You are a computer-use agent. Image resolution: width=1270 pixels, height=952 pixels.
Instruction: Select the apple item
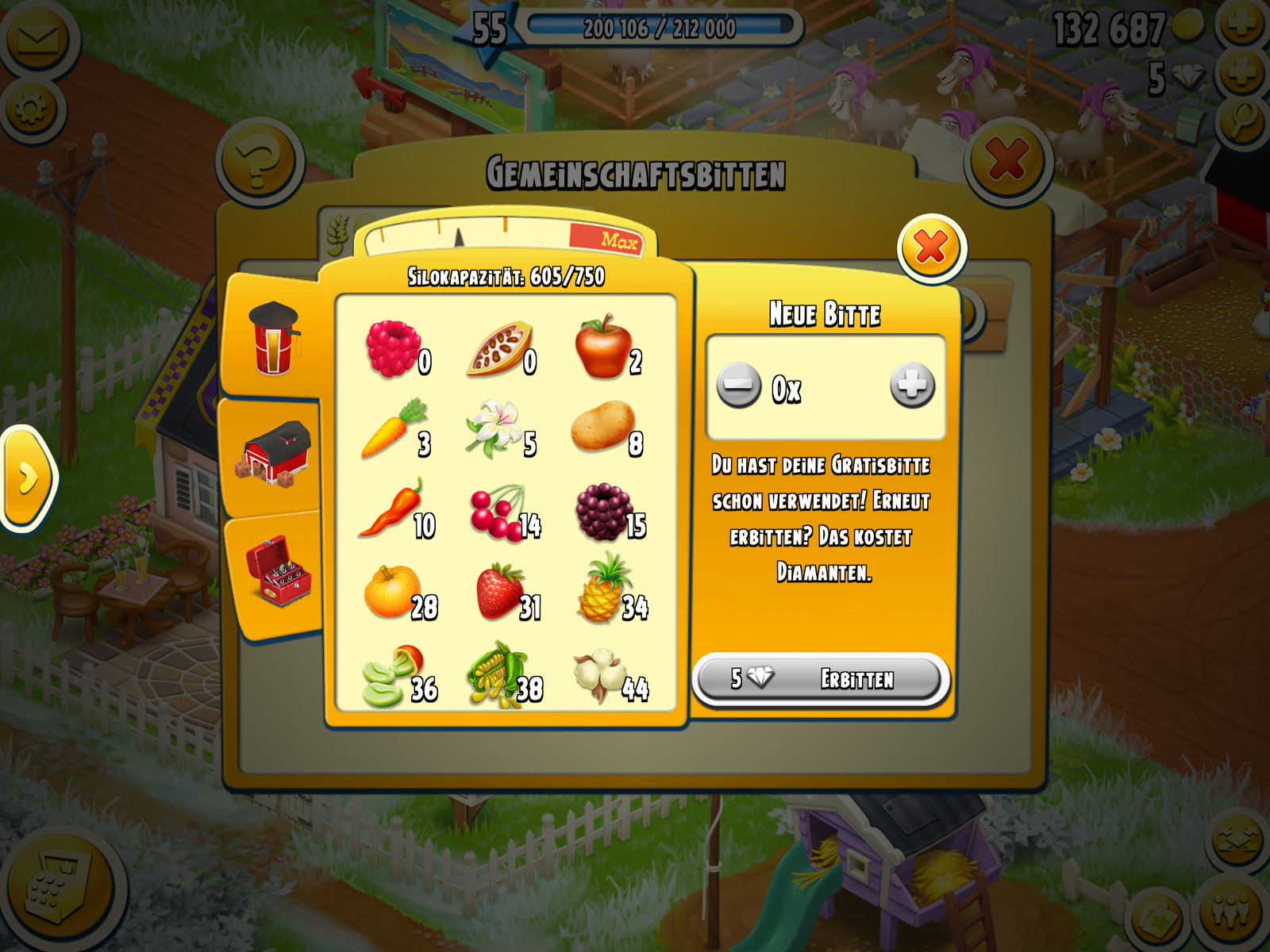tap(605, 347)
